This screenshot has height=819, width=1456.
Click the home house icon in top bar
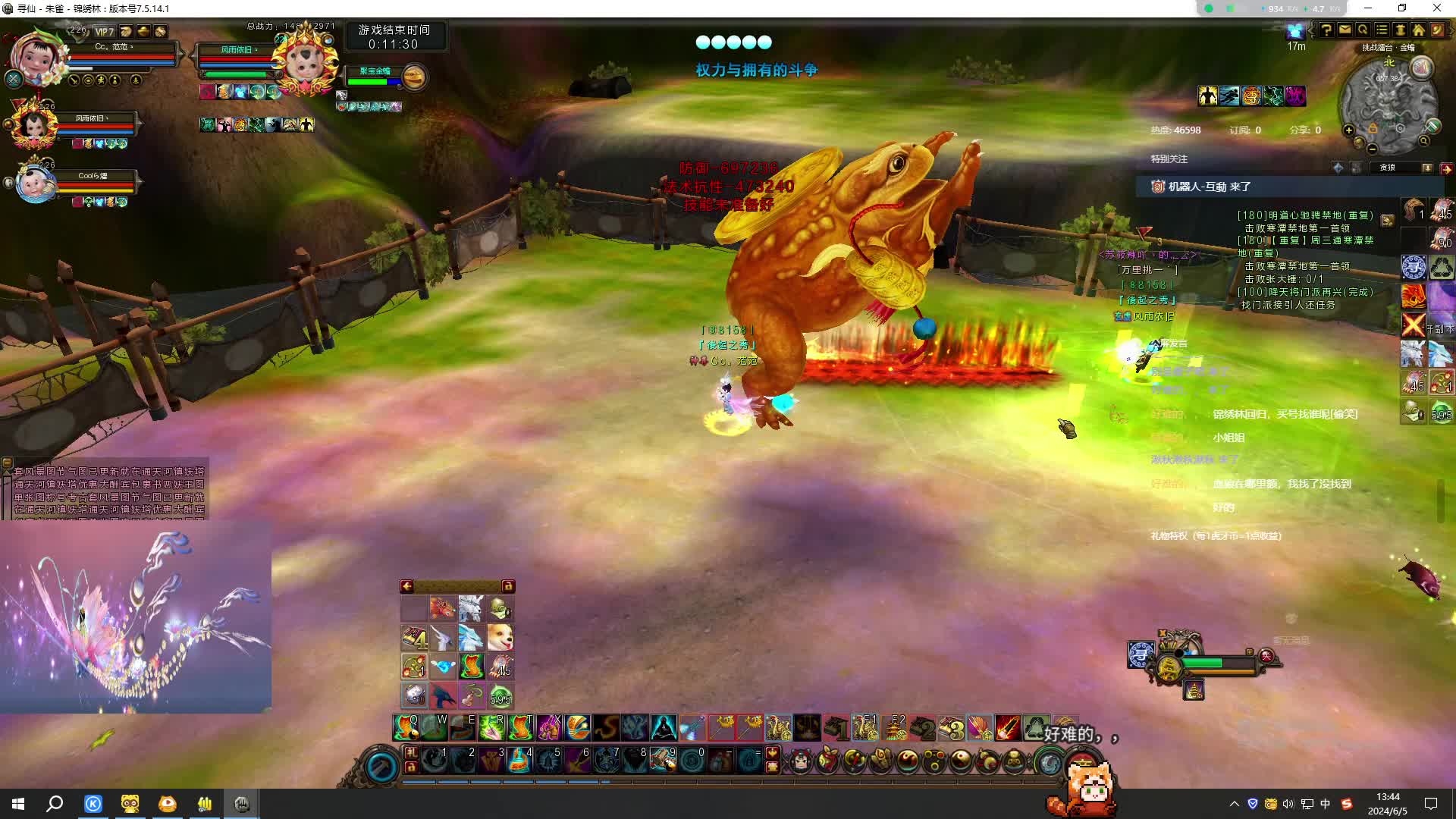tap(1418, 30)
